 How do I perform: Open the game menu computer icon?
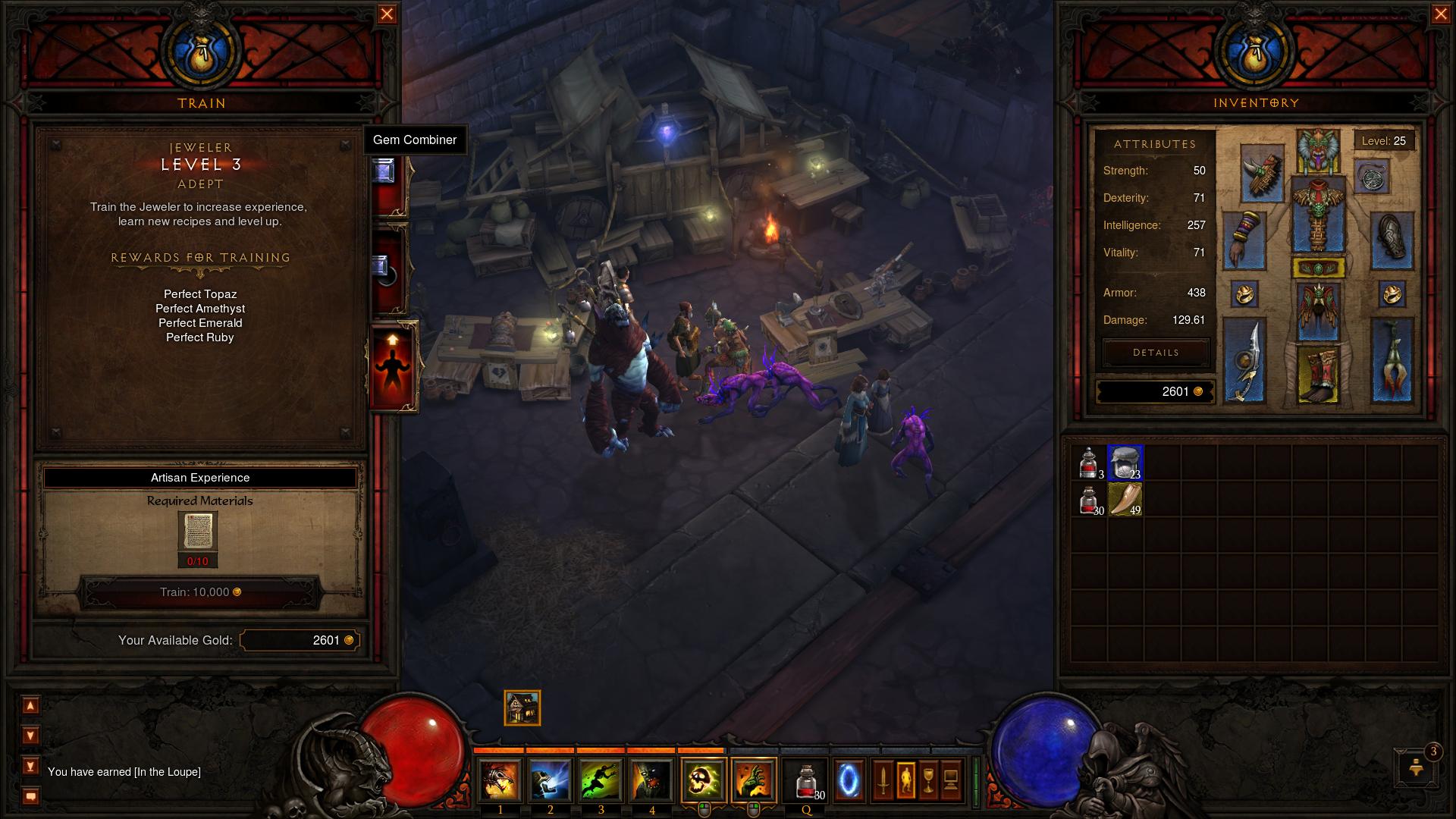[951, 780]
